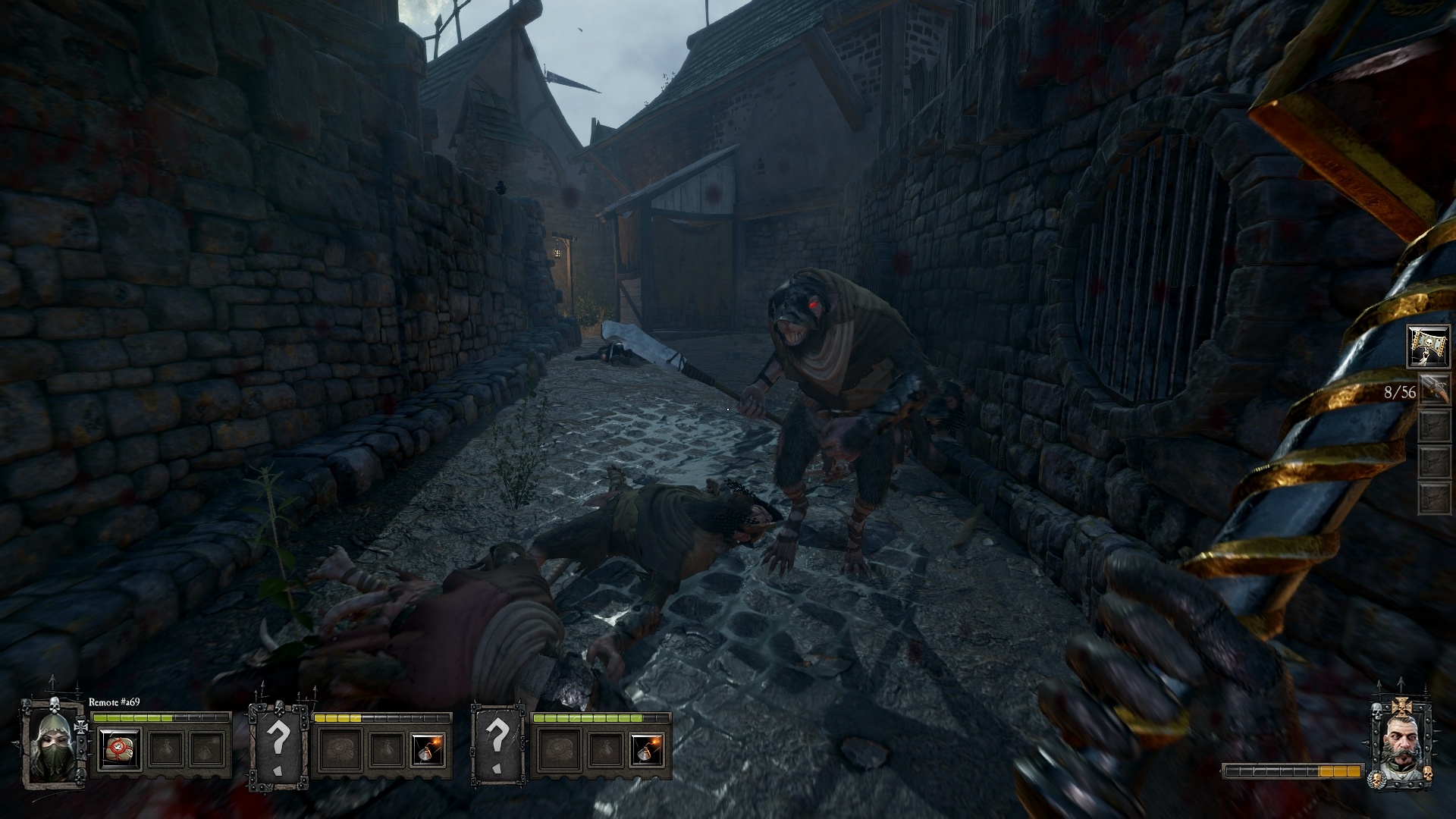Toggle the empty third weapon slot on the right column
The height and width of the screenshot is (819, 1456).
(x=1435, y=425)
